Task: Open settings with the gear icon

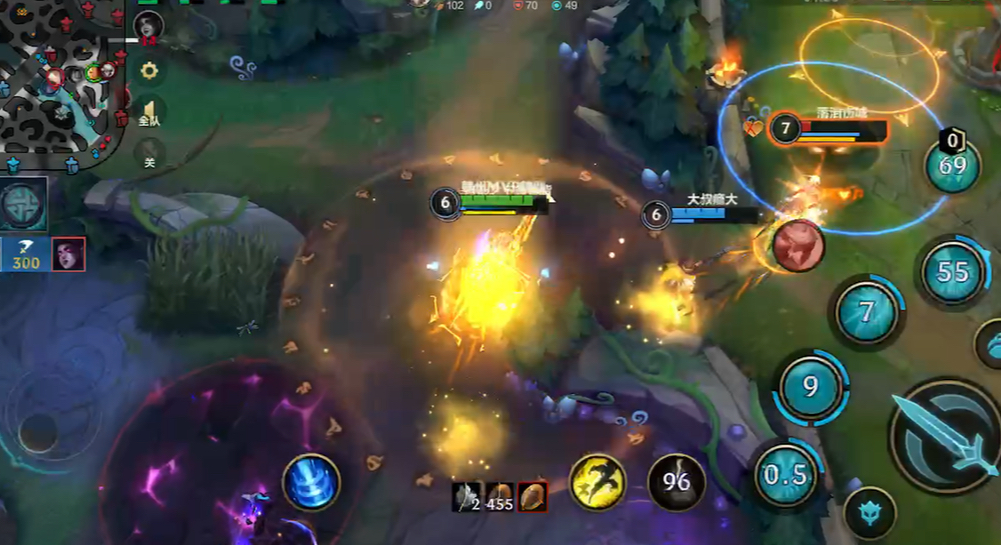Action: click(149, 70)
